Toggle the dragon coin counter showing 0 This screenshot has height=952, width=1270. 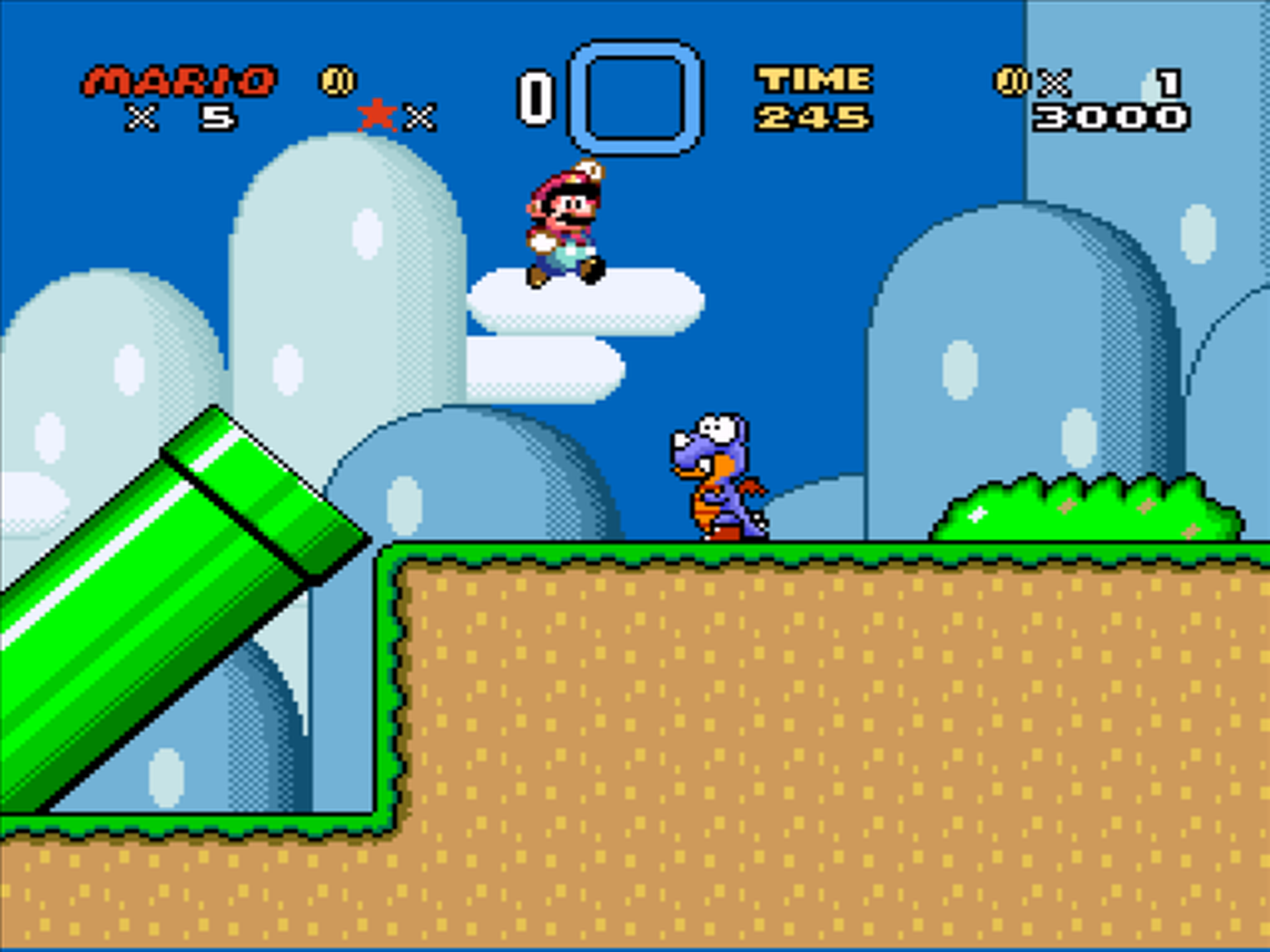pos(537,93)
